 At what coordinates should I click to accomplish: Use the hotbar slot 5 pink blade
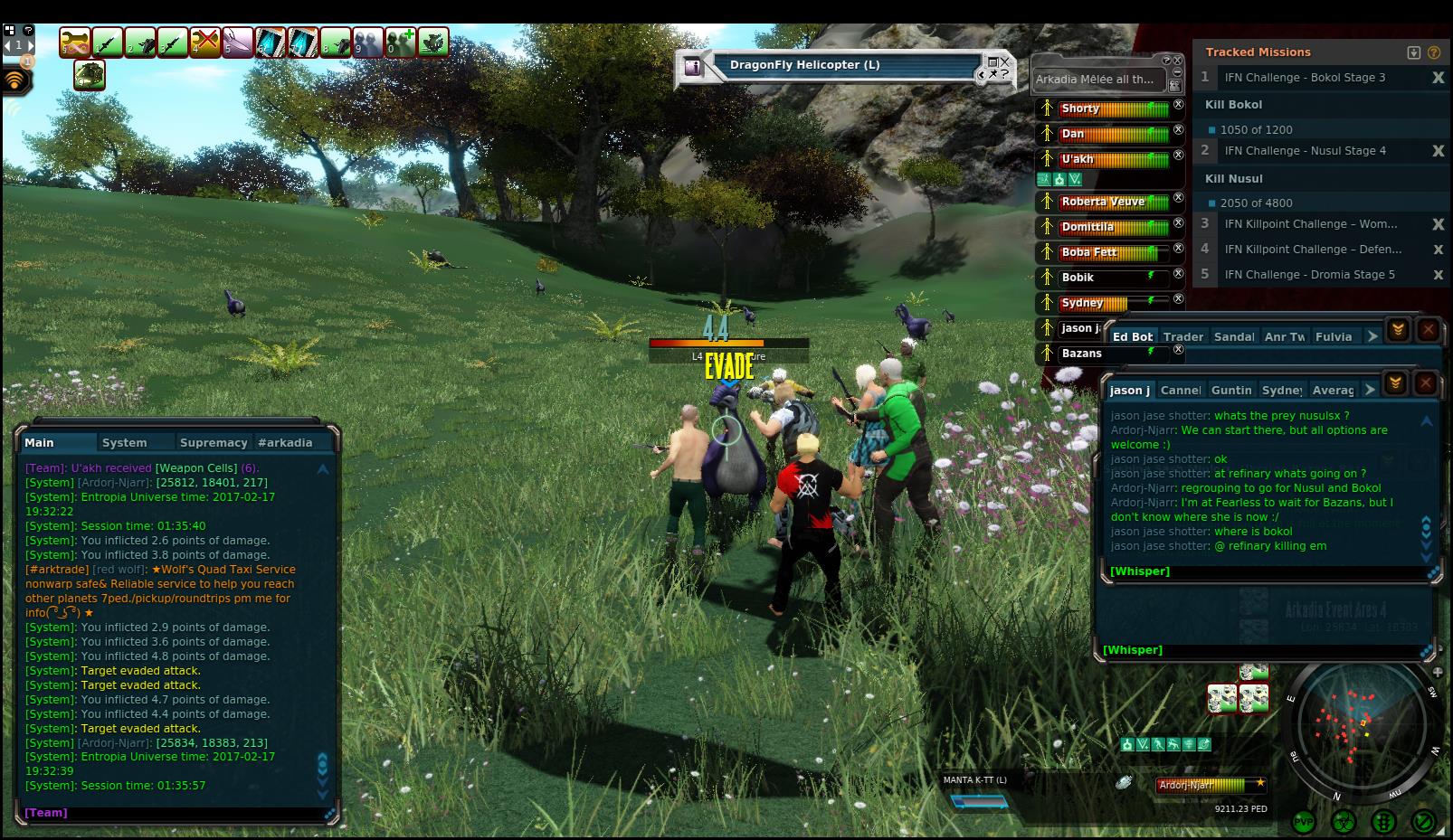(x=238, y=42)
